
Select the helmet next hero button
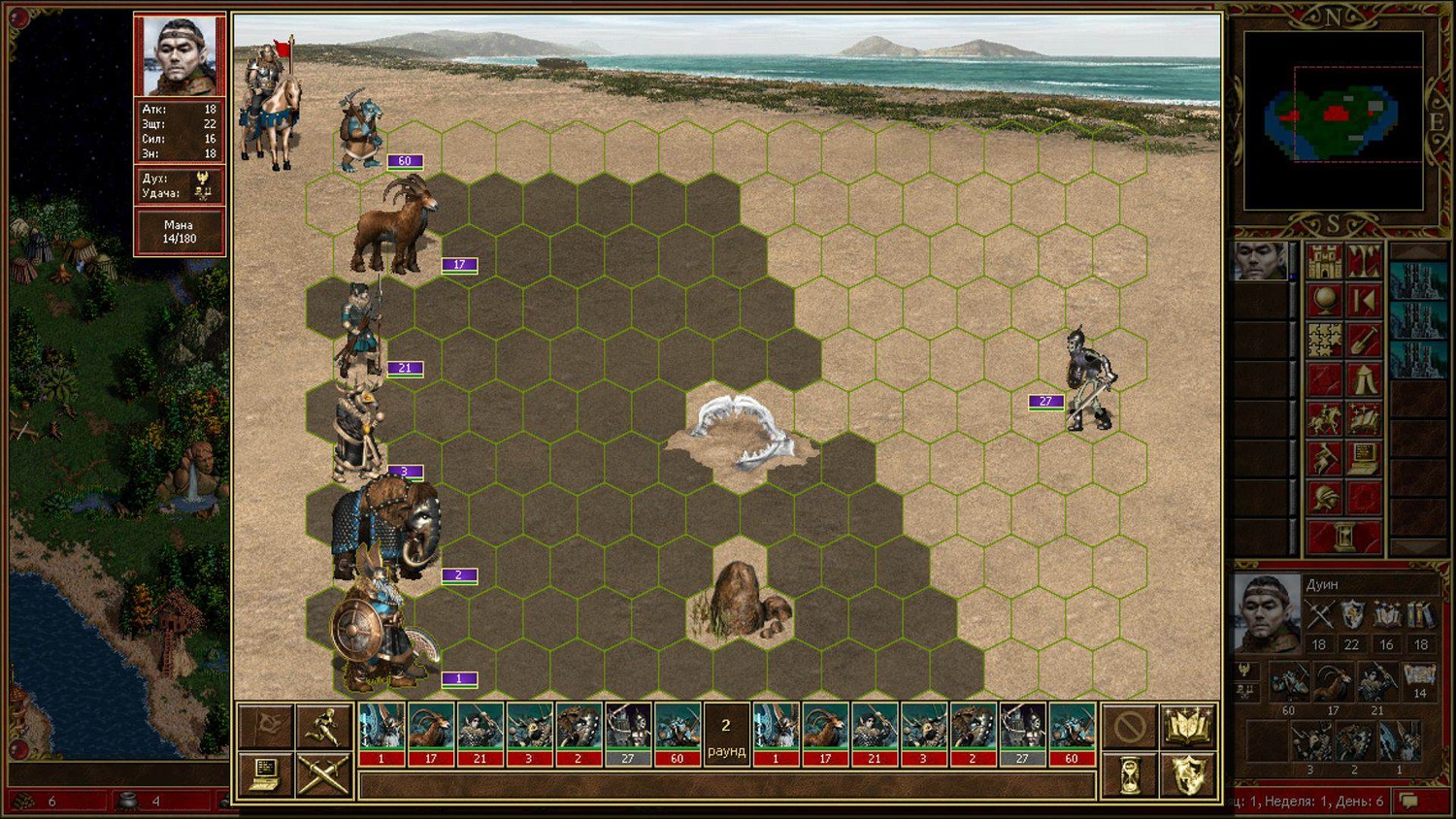click(1324, 498)
